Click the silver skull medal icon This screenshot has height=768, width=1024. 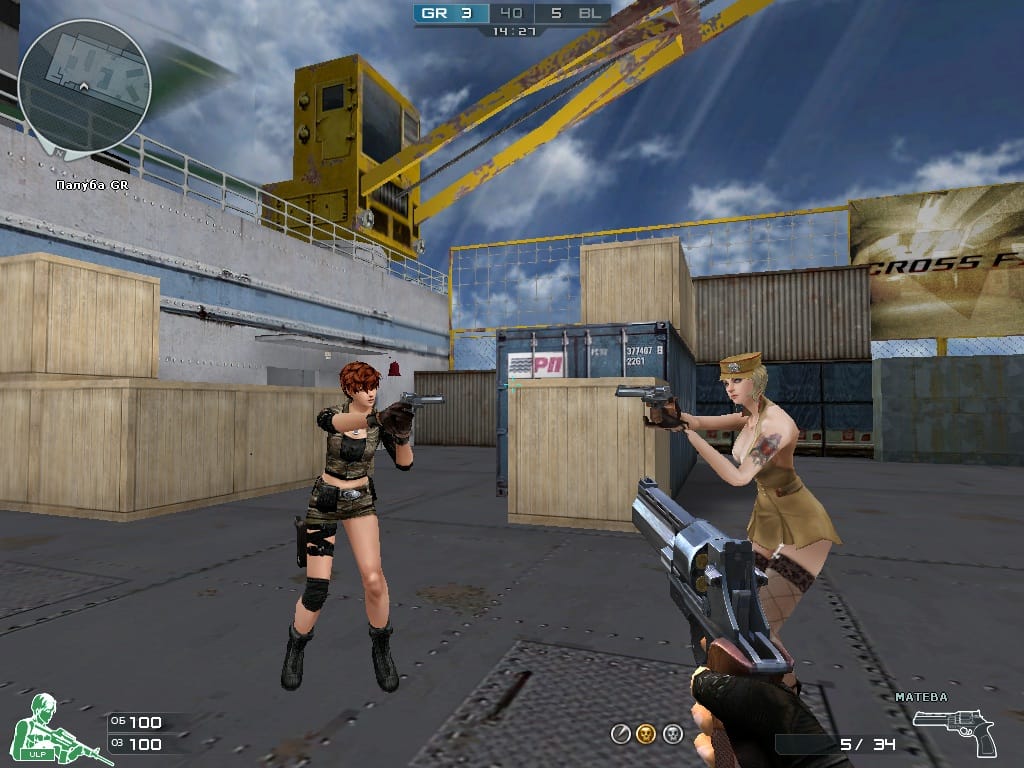click(672, 734)
